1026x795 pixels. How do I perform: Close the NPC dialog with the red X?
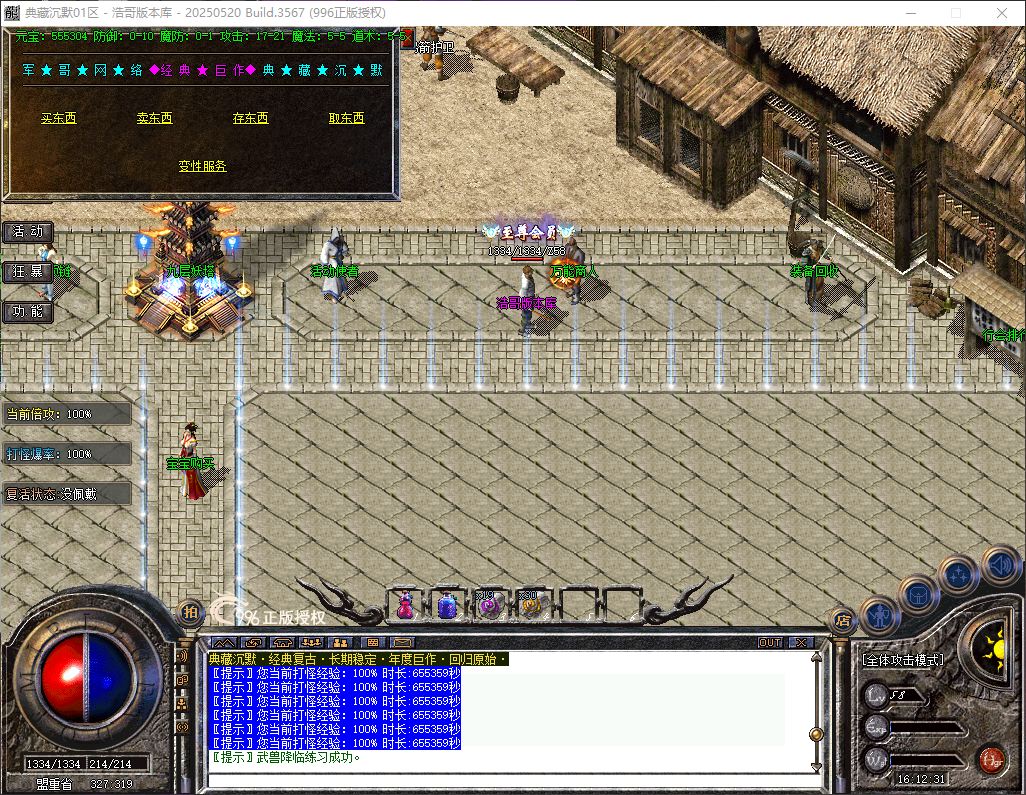tap(407, 40)
